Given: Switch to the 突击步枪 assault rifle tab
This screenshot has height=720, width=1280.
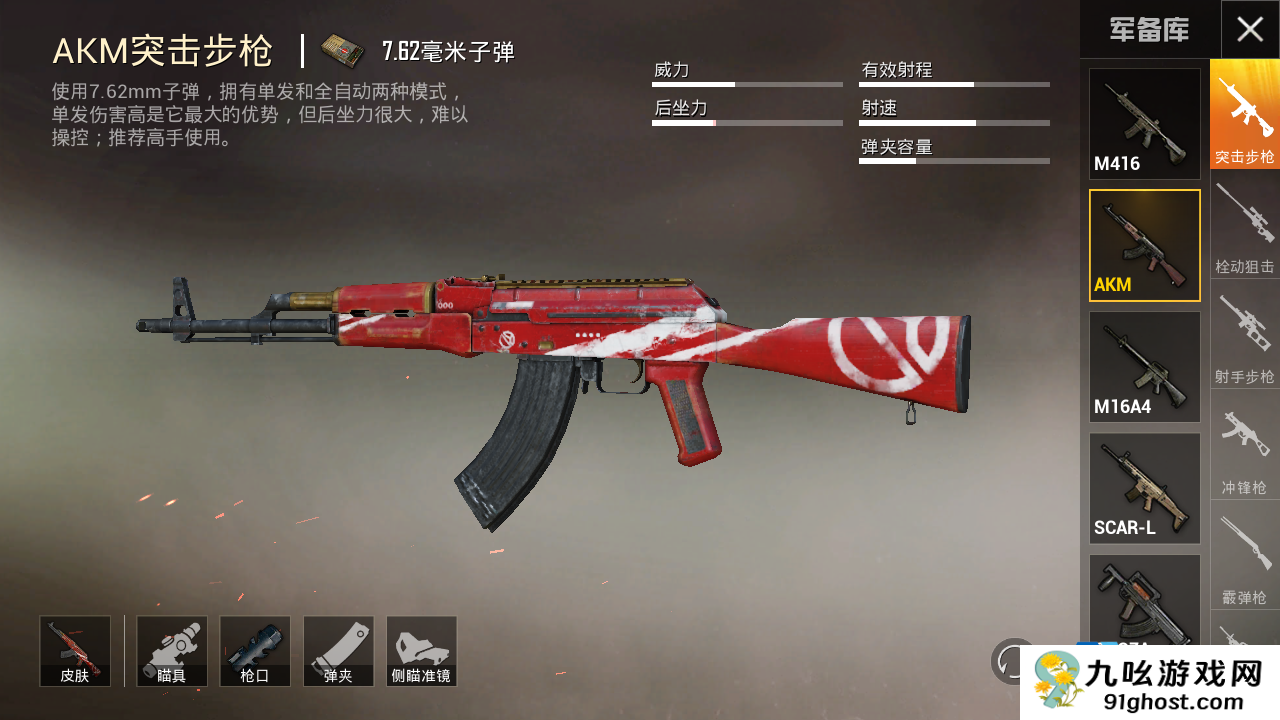Looking at the screenshot, I should tap(1245, 114).
